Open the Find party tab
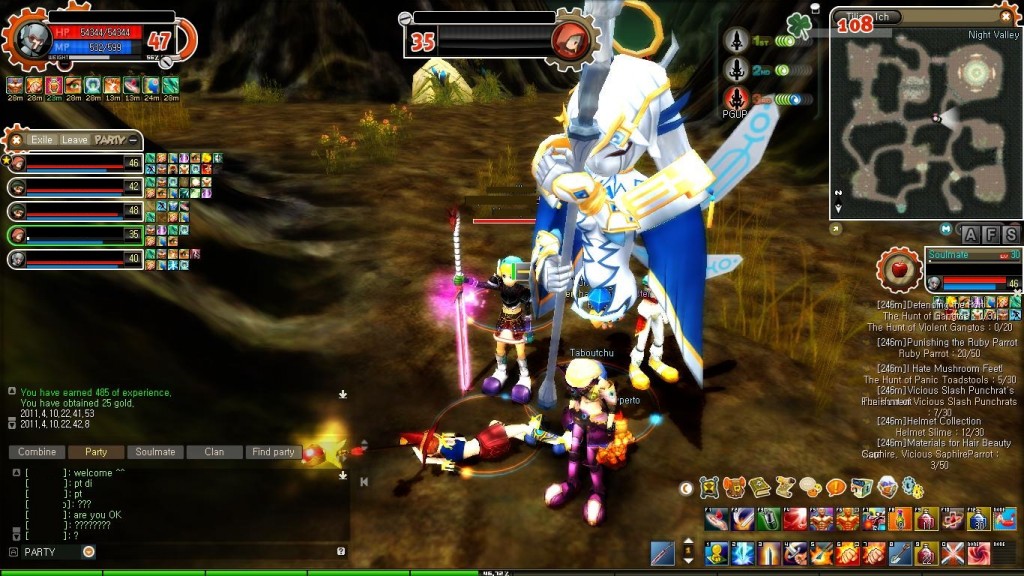1024x576 pixels. click(x=273, y=452)
